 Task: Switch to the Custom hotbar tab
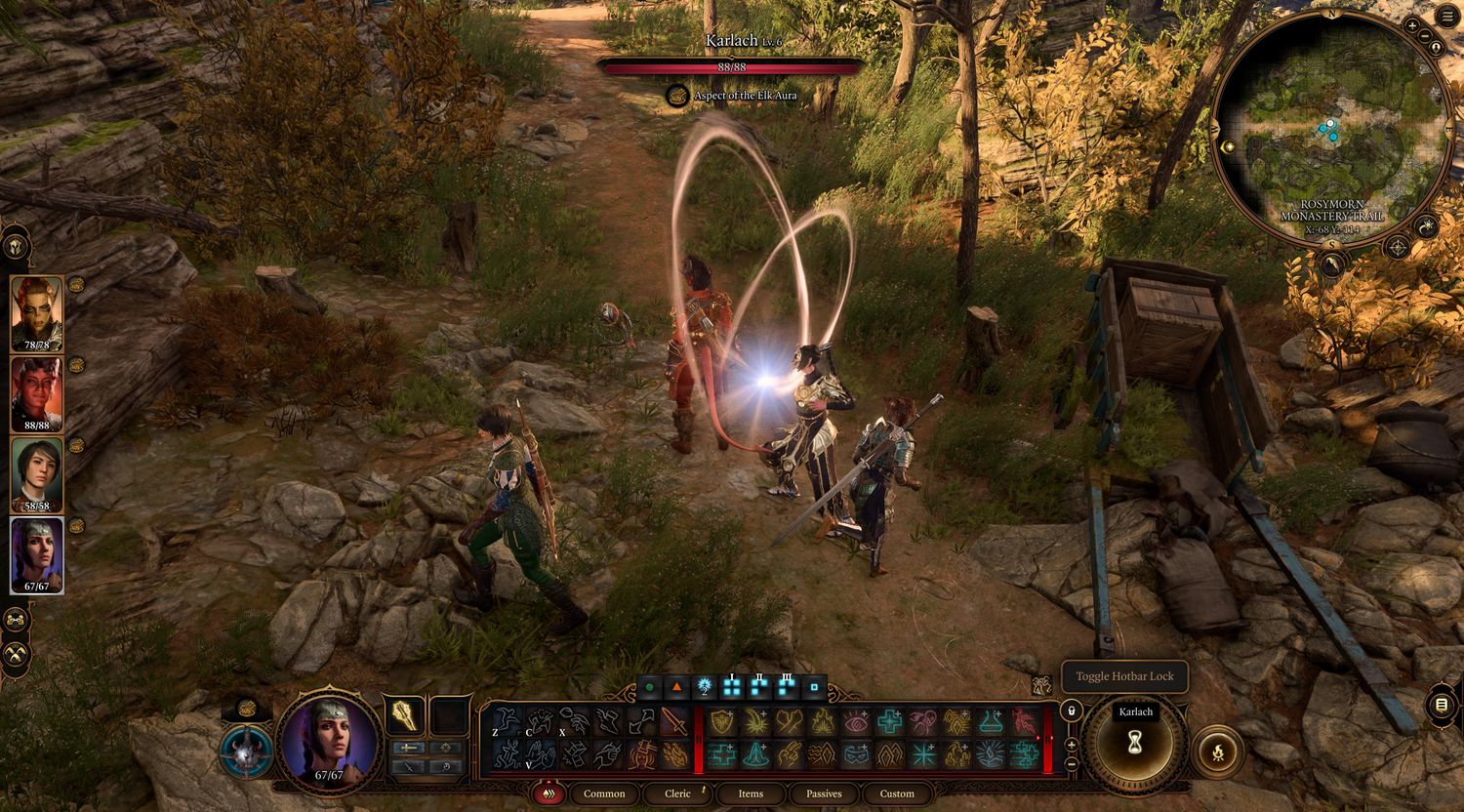(897, 793)
